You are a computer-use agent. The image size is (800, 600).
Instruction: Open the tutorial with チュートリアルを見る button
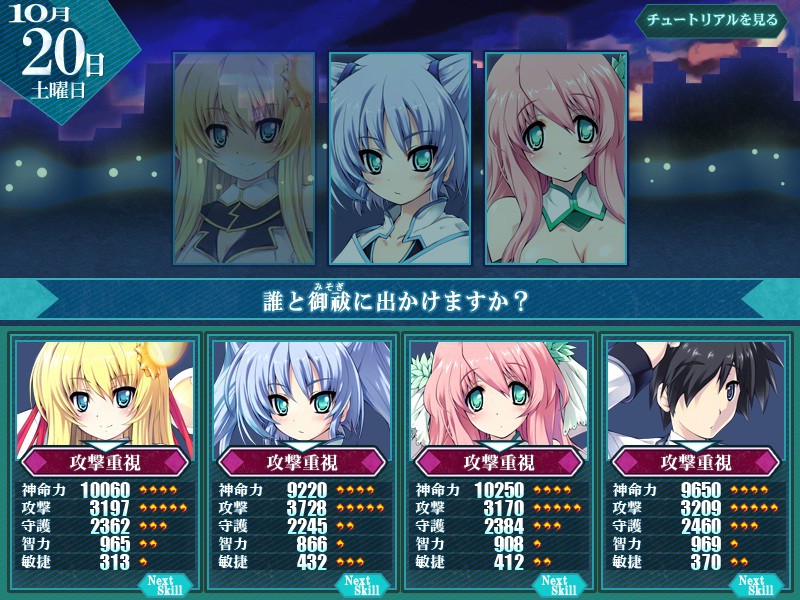click(711, 21)
